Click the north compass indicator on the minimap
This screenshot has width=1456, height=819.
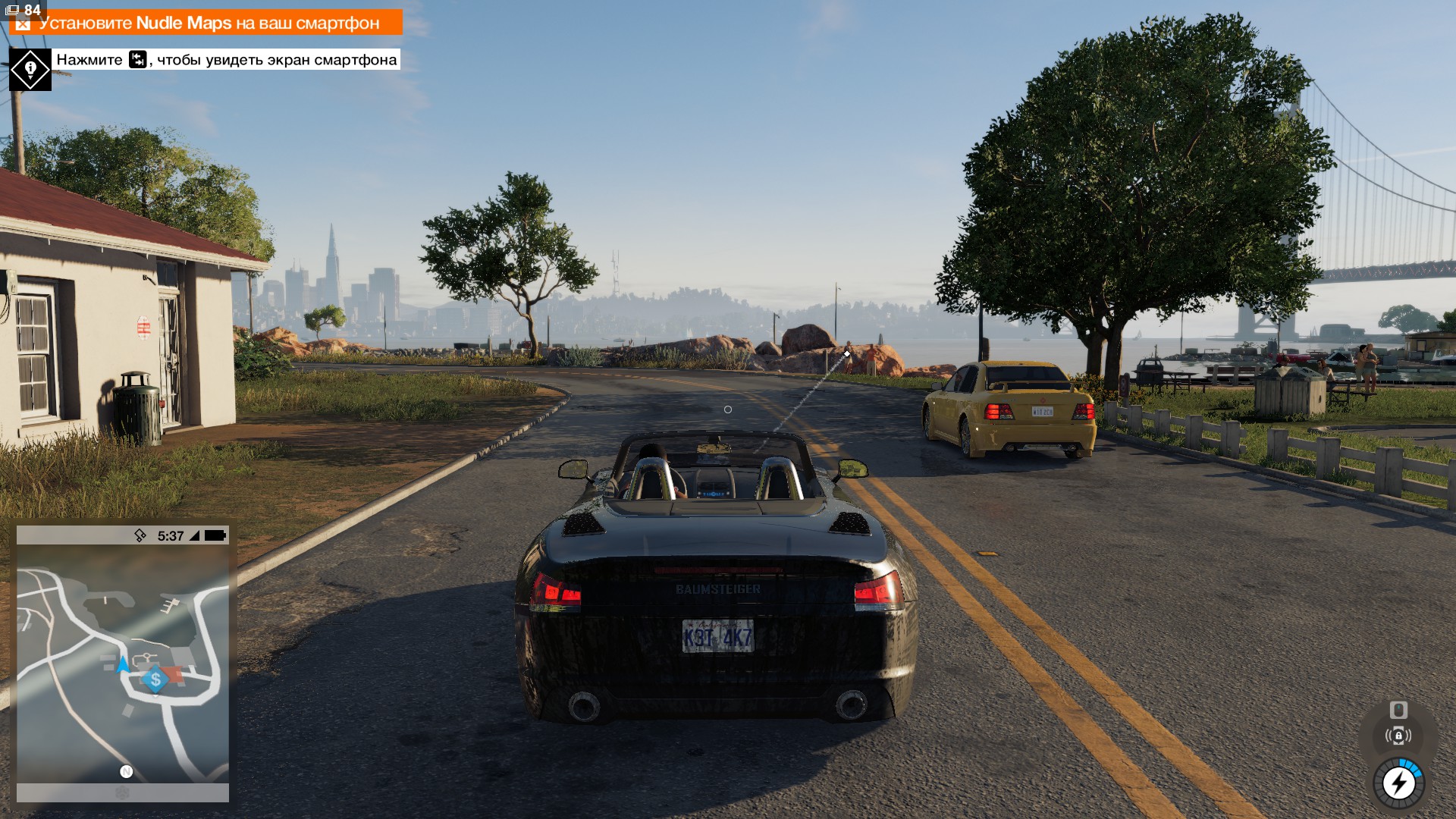coord(127,771)
